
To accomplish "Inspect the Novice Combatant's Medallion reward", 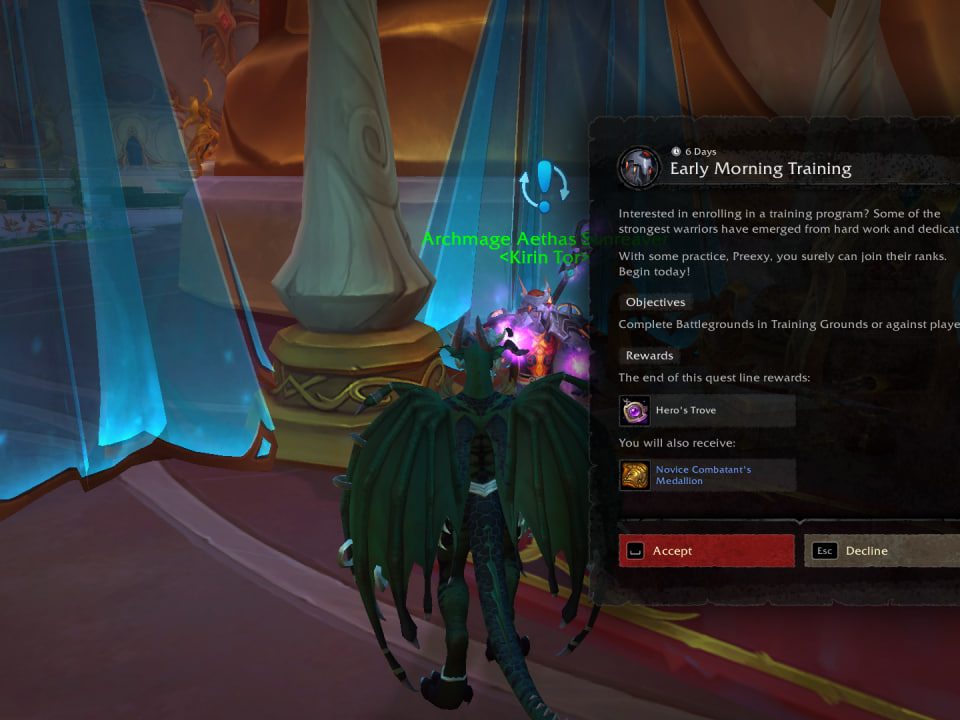I will [707, 475].
